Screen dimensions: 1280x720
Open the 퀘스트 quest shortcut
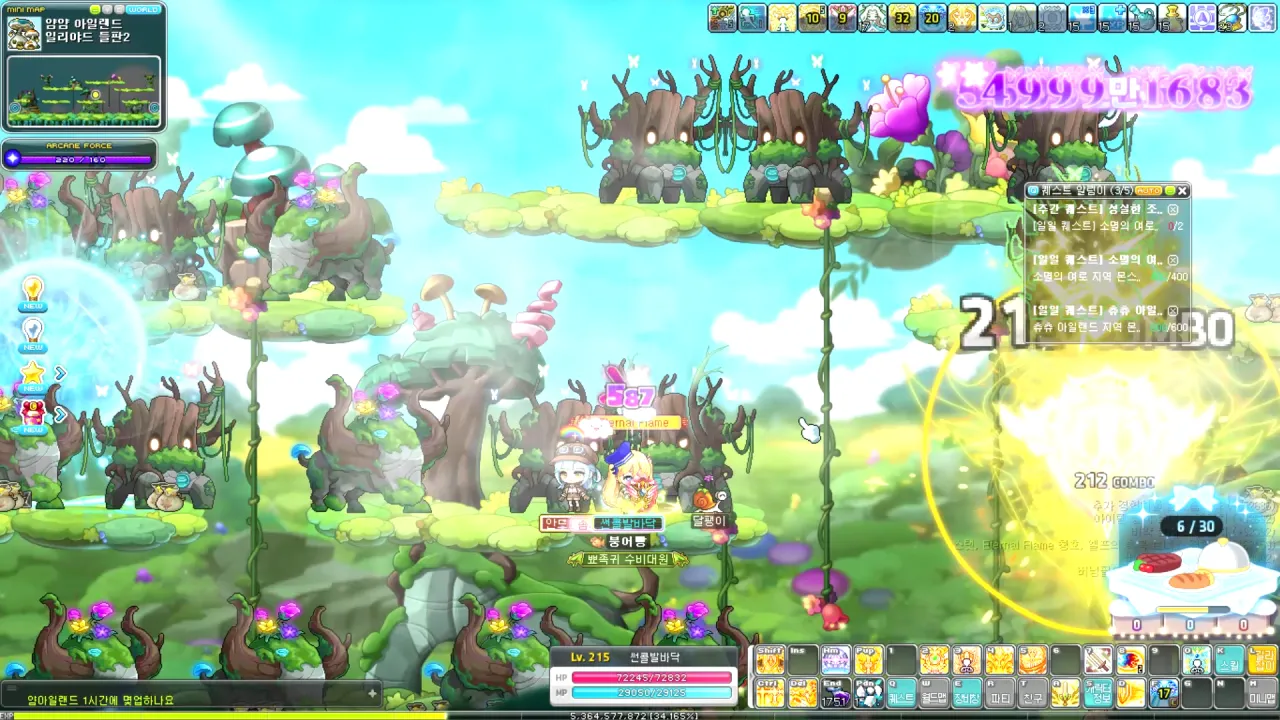[x=901, y=691]
